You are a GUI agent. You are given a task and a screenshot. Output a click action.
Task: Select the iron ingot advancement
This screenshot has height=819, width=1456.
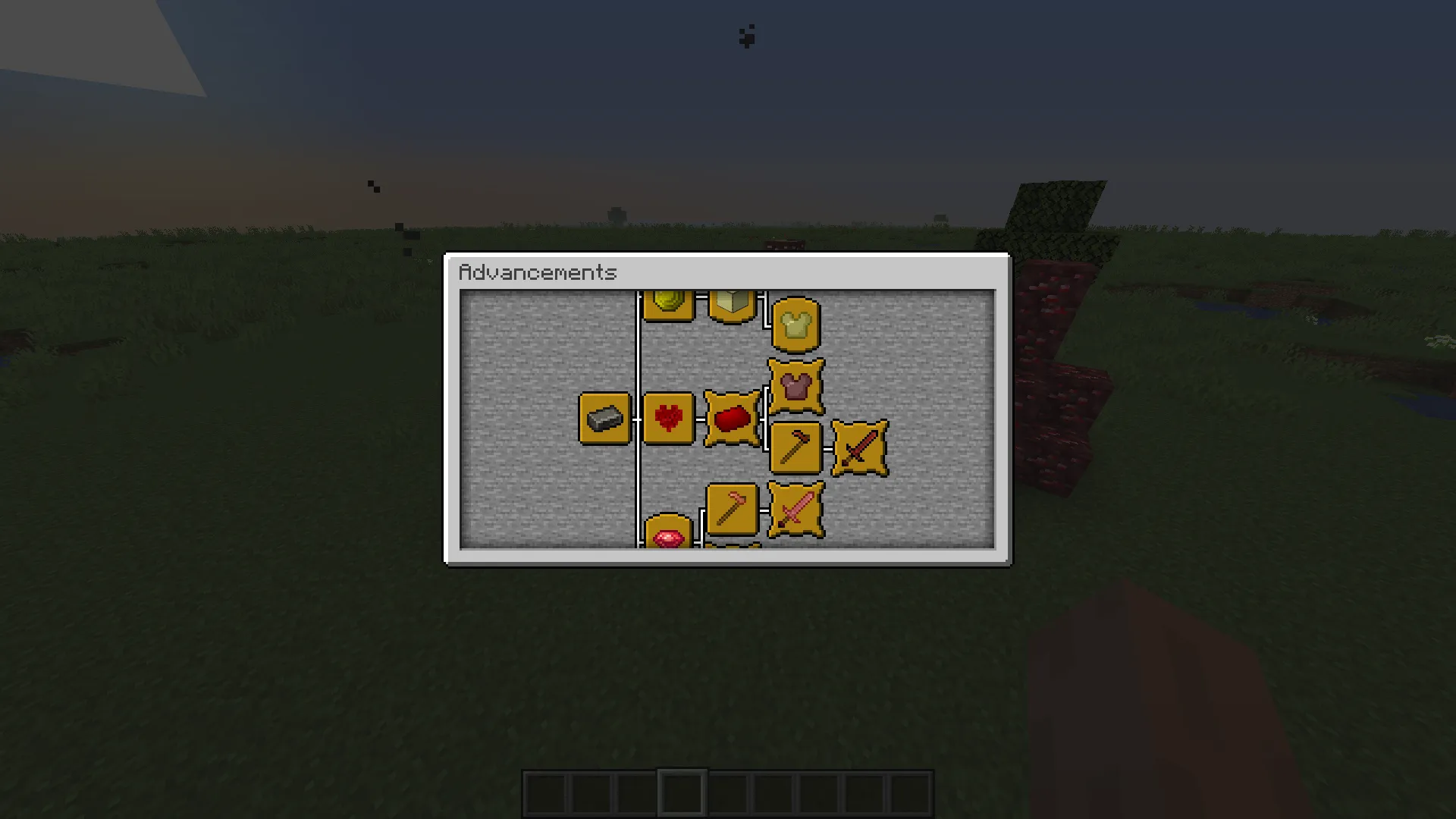pos(604,417)
